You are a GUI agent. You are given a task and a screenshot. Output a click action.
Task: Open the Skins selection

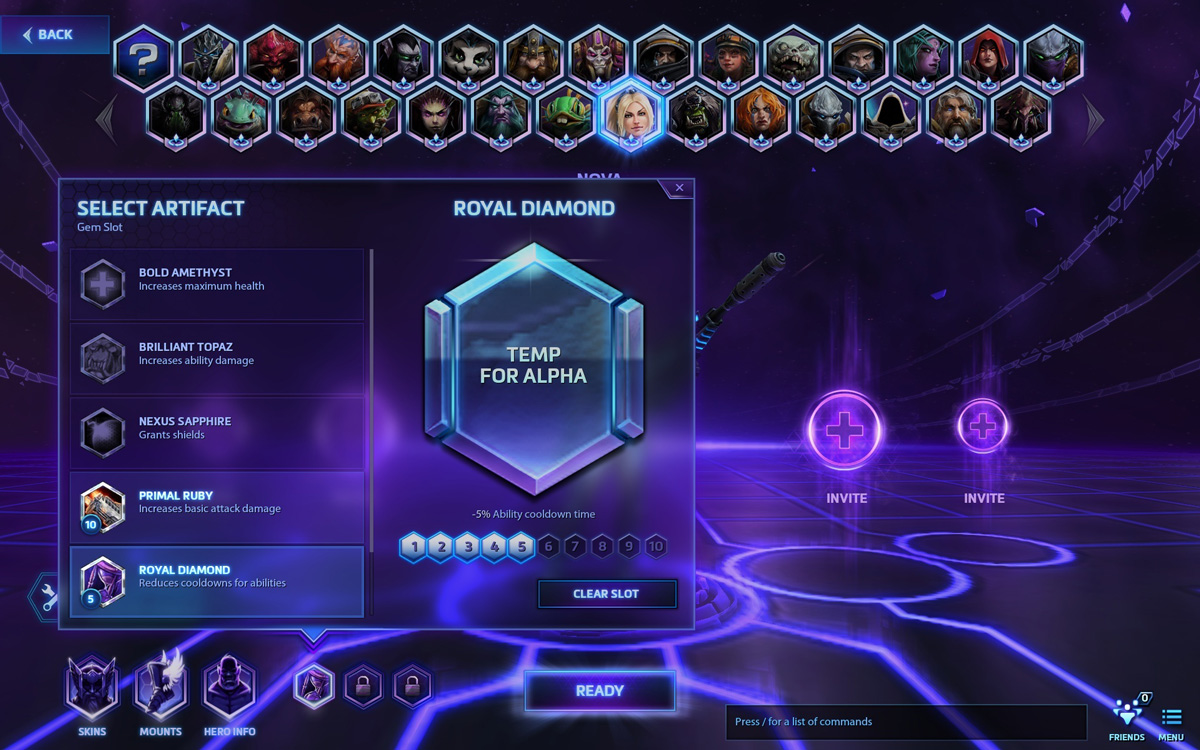92,690
